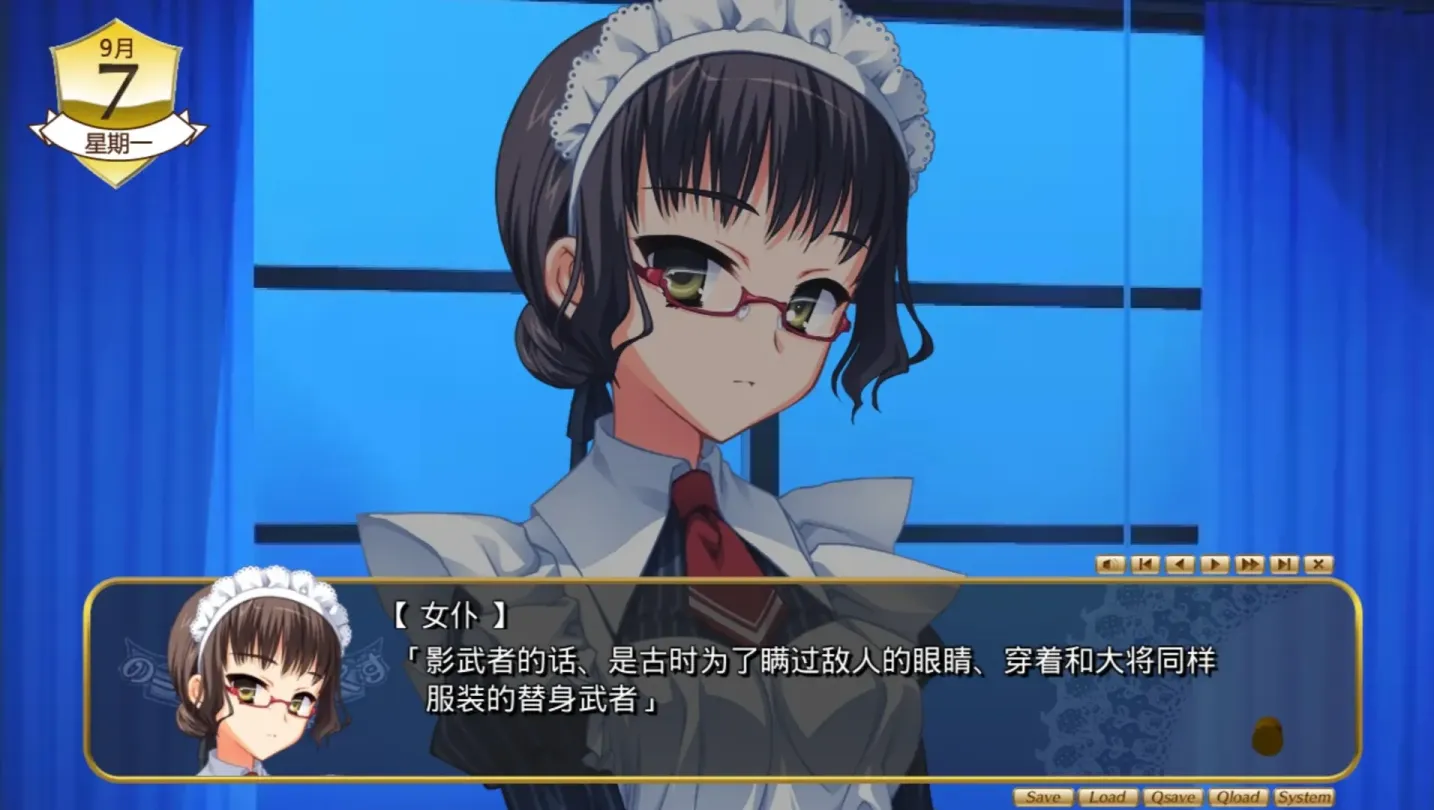Screen dimensions: 1434x810
Task: Open the System menu
Action: pyautogui.click(x=1303, y=797)
